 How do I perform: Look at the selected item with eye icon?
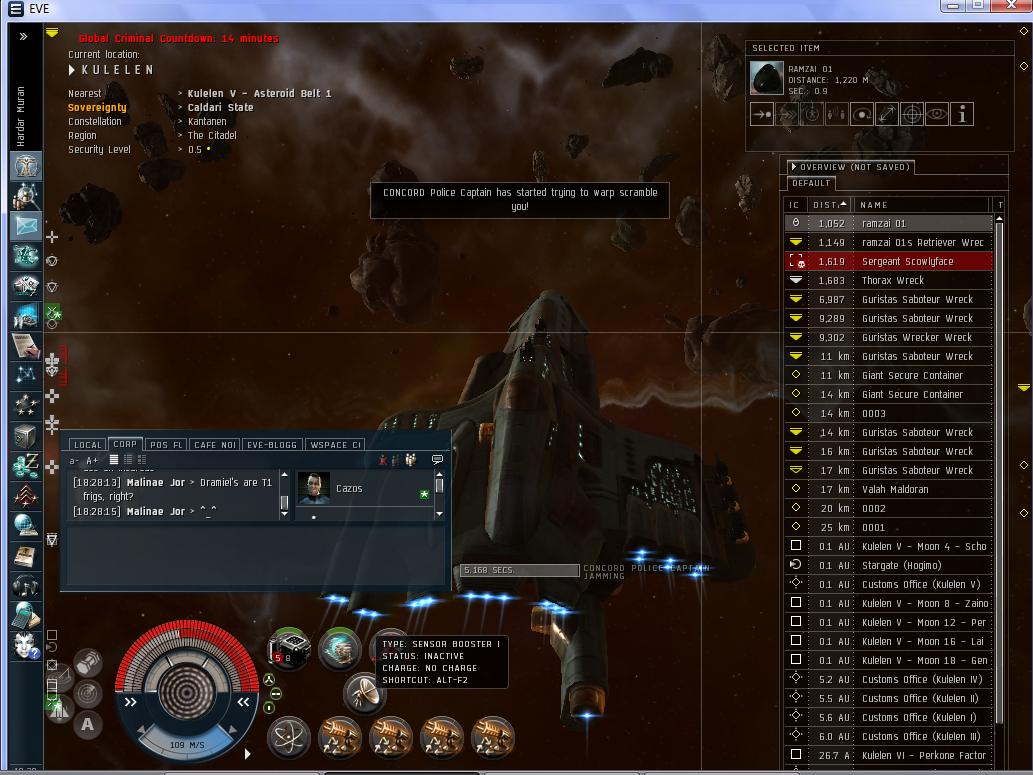936,115
